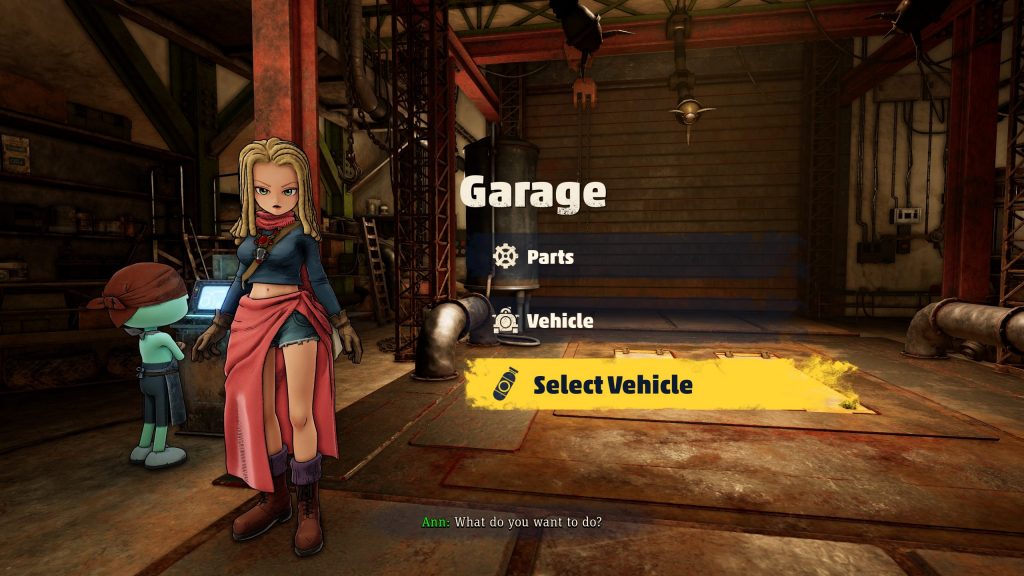Select the highlighted Select Vehicle entry
This screenshot has width=1024, height=576.
pyautogui.click(x=612, y=384)
